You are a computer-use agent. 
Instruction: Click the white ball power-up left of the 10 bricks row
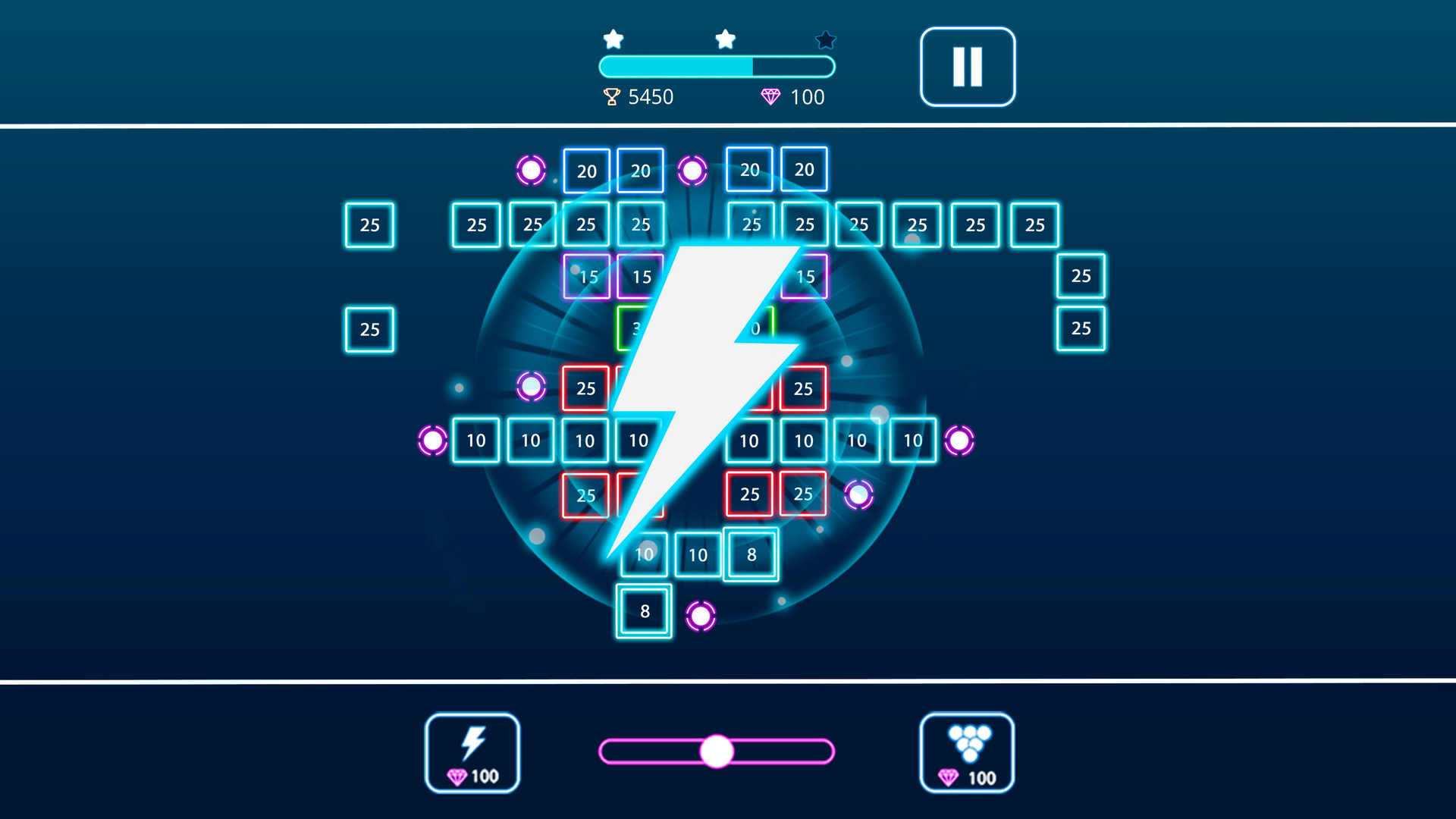point(432,440)
